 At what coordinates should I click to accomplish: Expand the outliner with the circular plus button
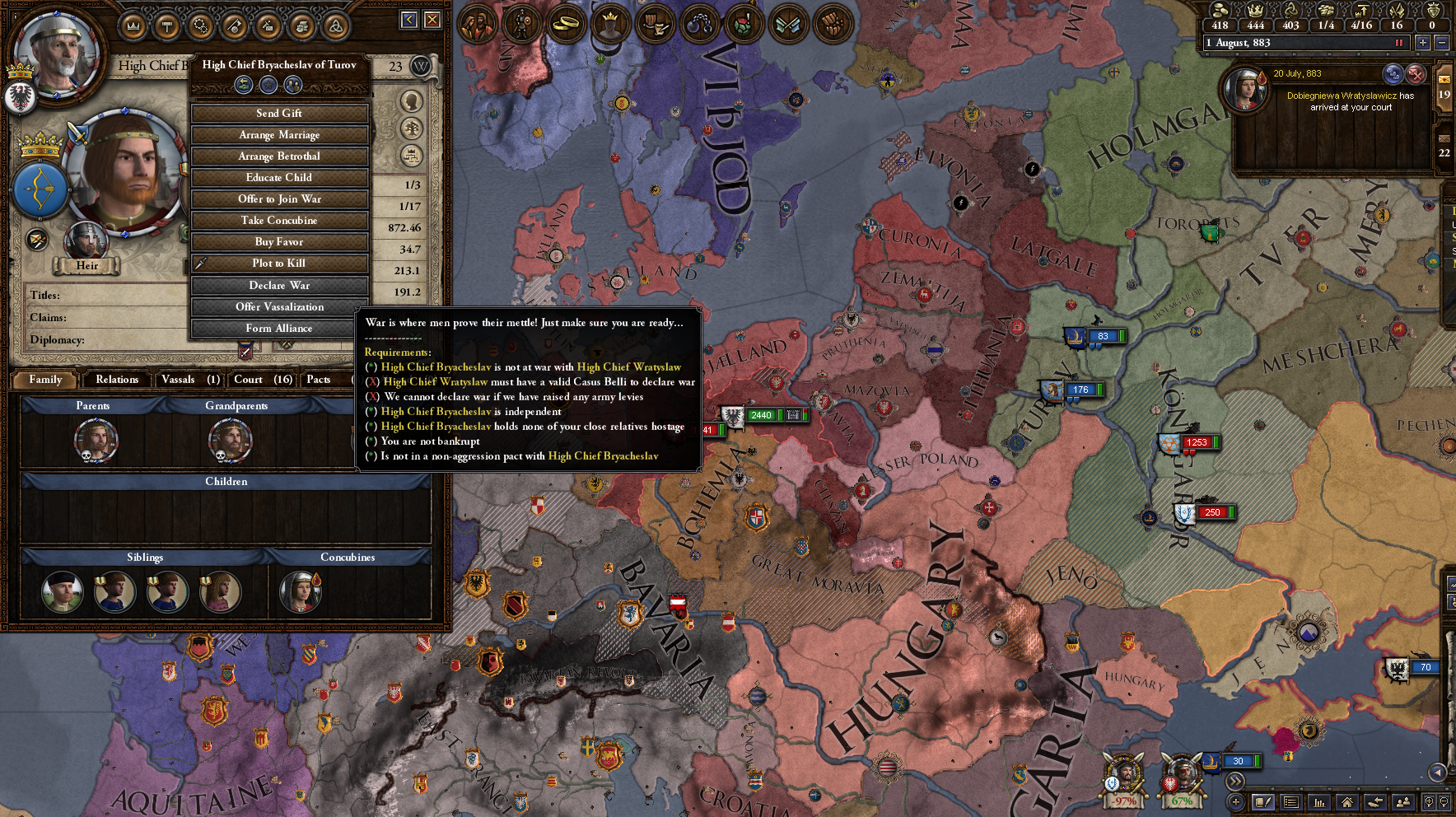1235,802
